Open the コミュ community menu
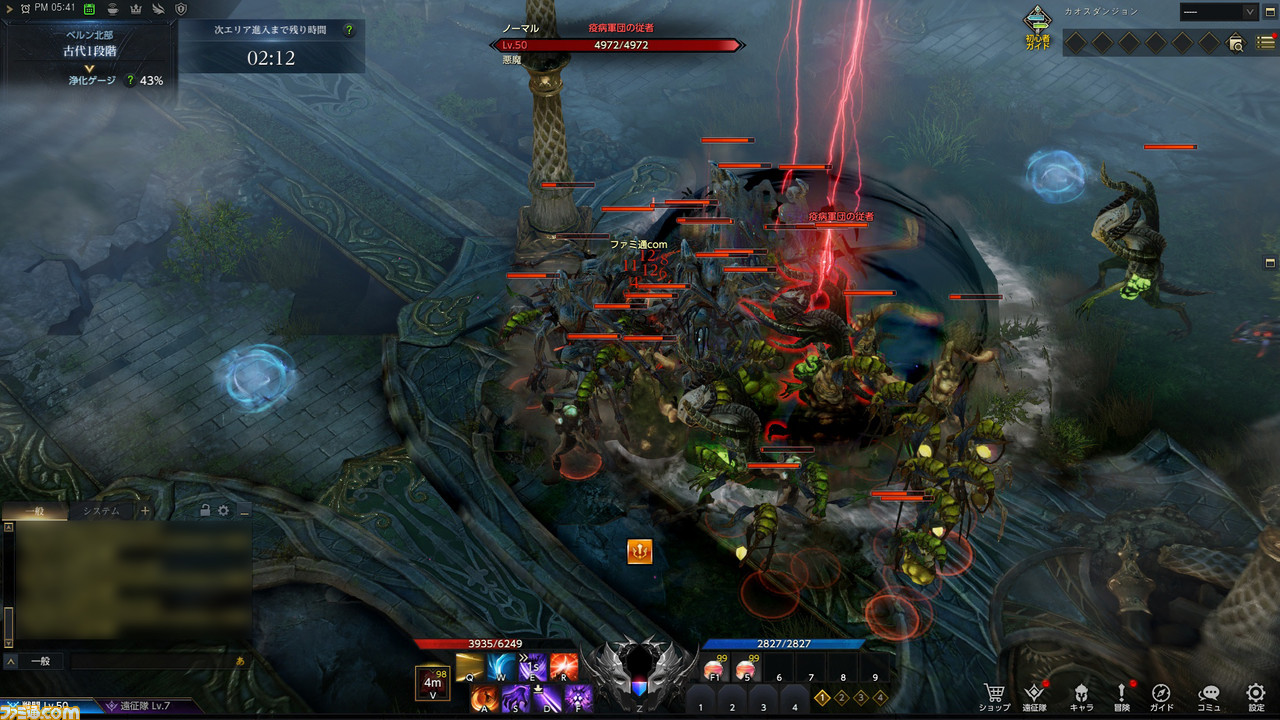 (1209, 694)
